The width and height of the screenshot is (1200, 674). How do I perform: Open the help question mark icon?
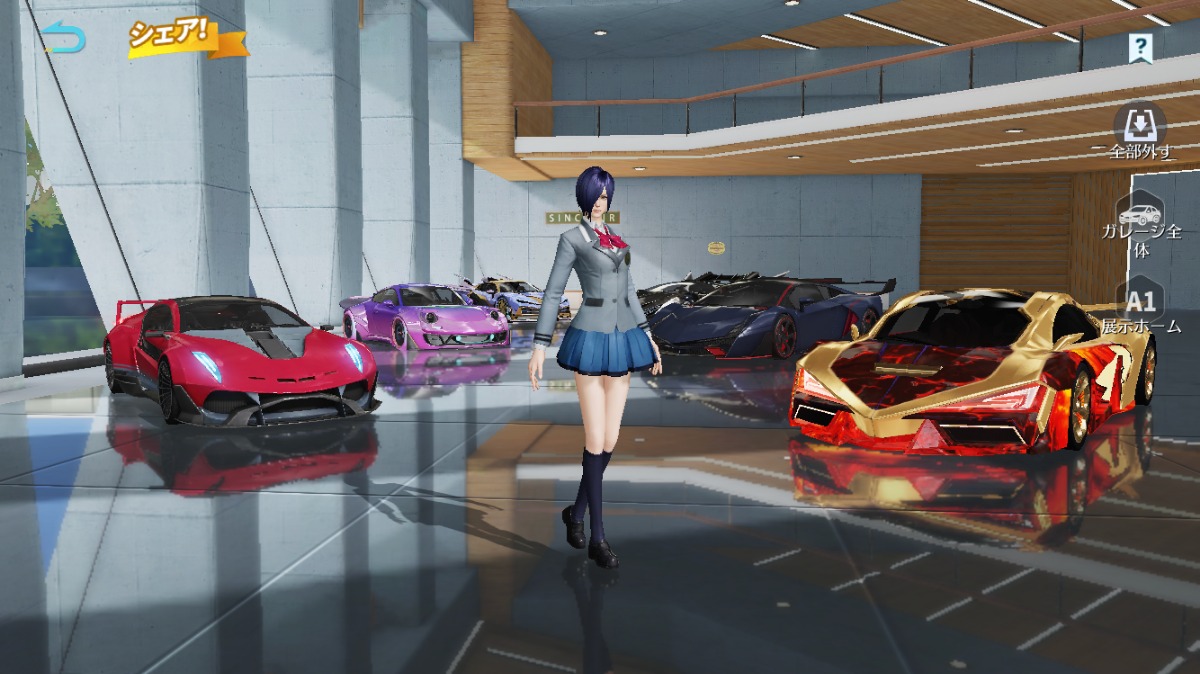pos(1140,46)
